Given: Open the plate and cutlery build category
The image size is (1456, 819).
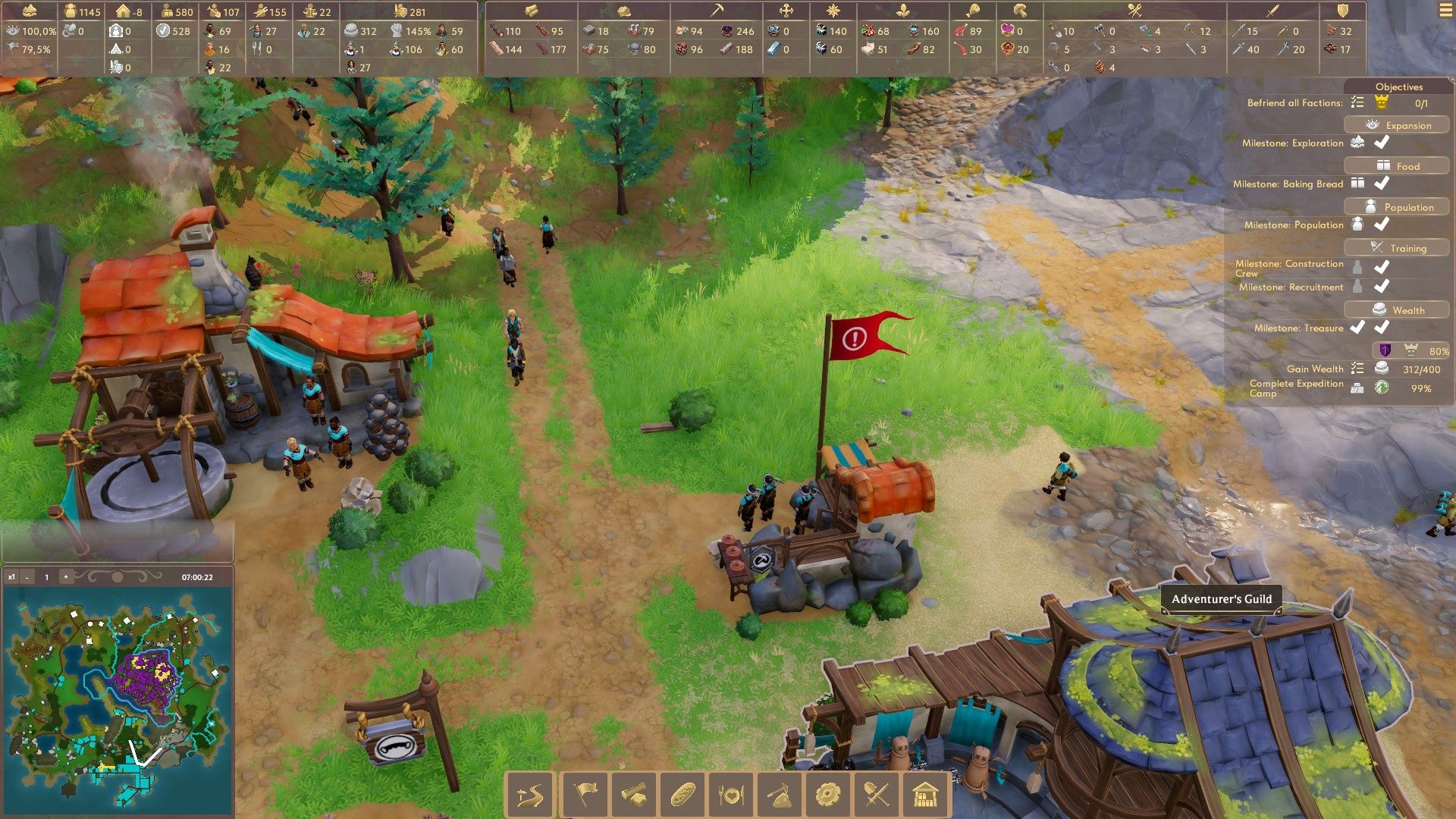Looking at the screenshot, I should (731, 795).
